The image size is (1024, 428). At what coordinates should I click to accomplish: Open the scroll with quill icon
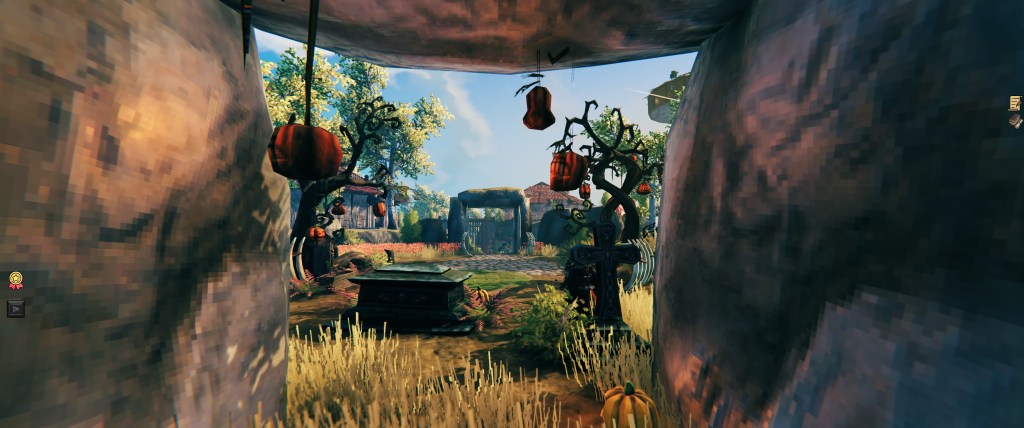(x=1015, y=102)
